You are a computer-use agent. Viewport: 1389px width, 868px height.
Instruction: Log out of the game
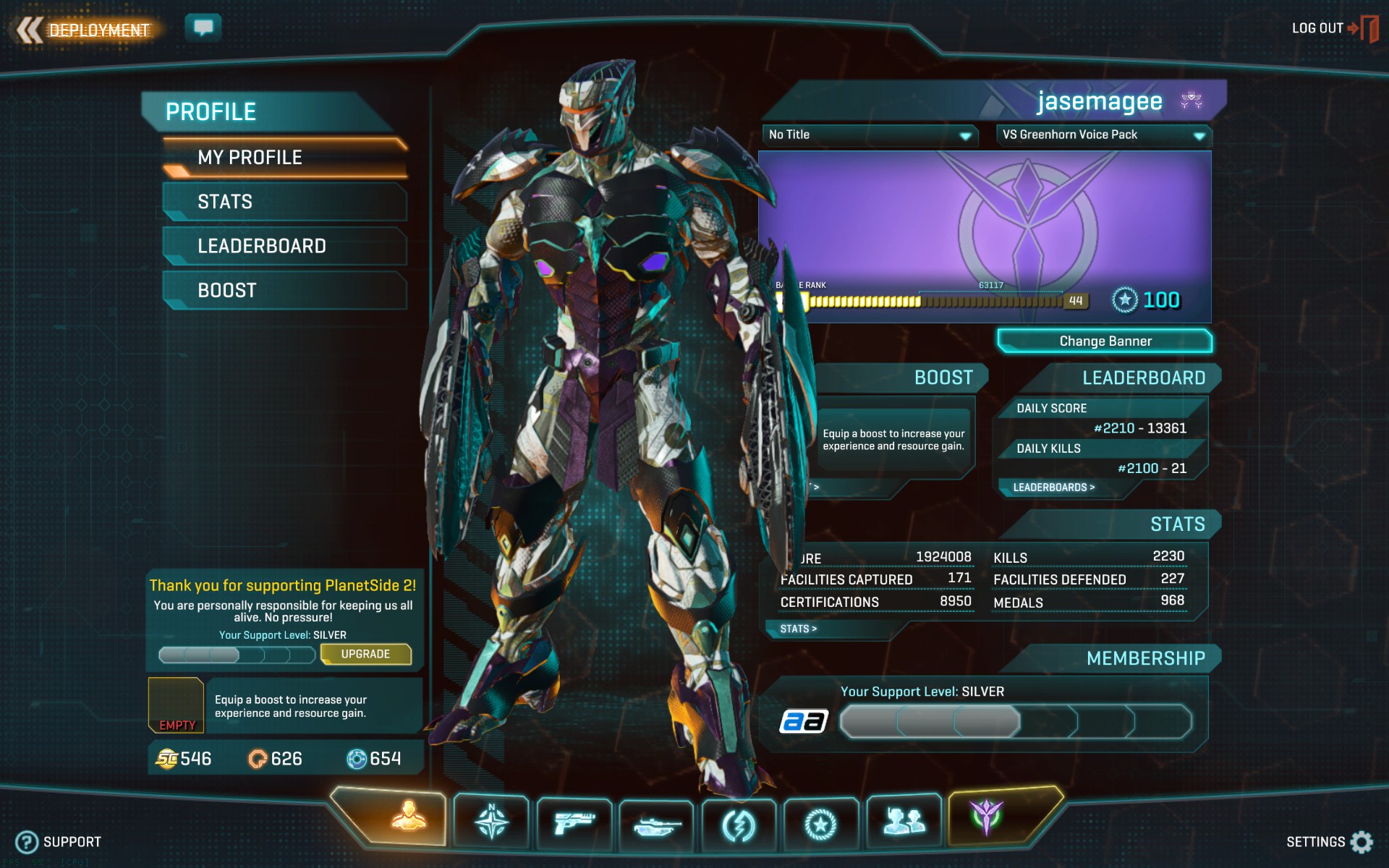tap(1333, 28)
